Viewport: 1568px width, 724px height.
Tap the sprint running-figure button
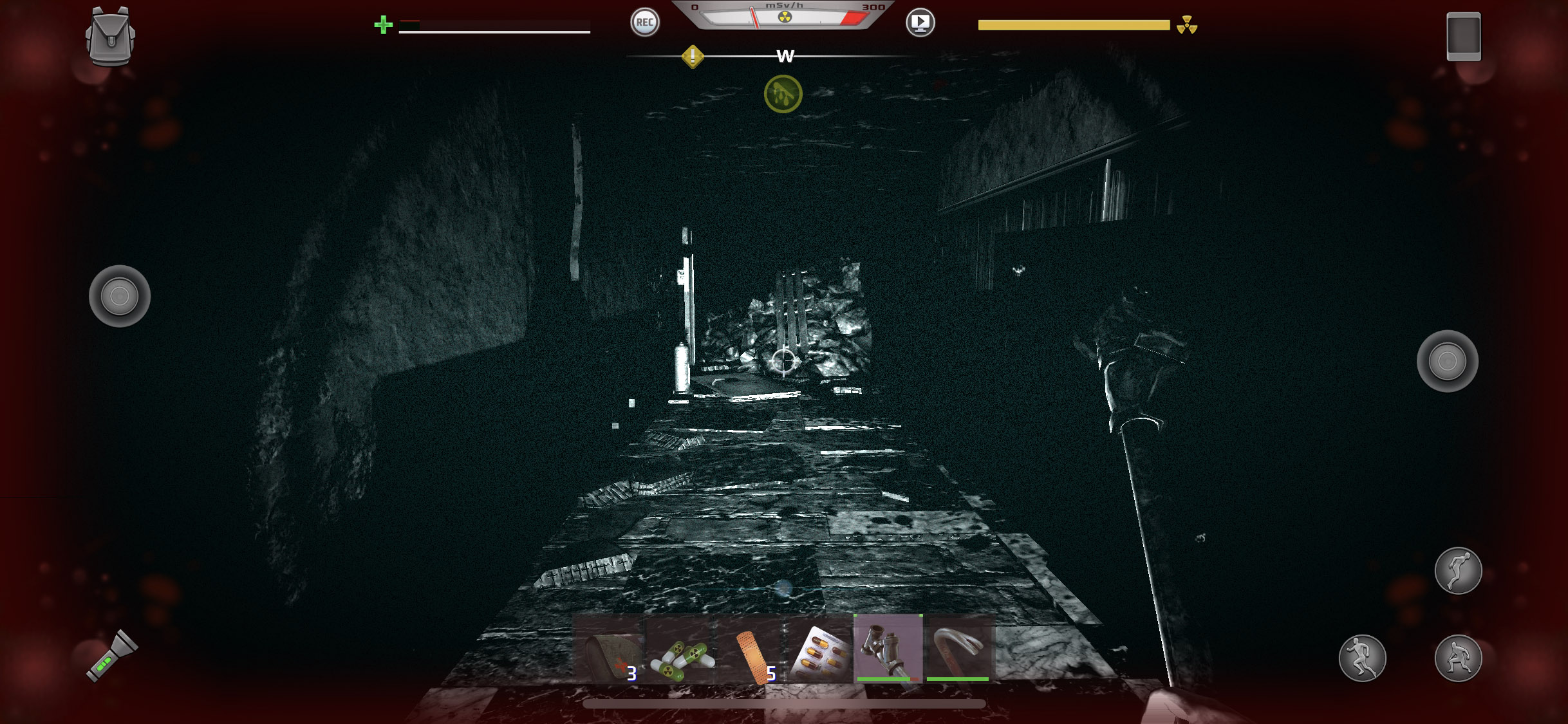coord(1362,658)
